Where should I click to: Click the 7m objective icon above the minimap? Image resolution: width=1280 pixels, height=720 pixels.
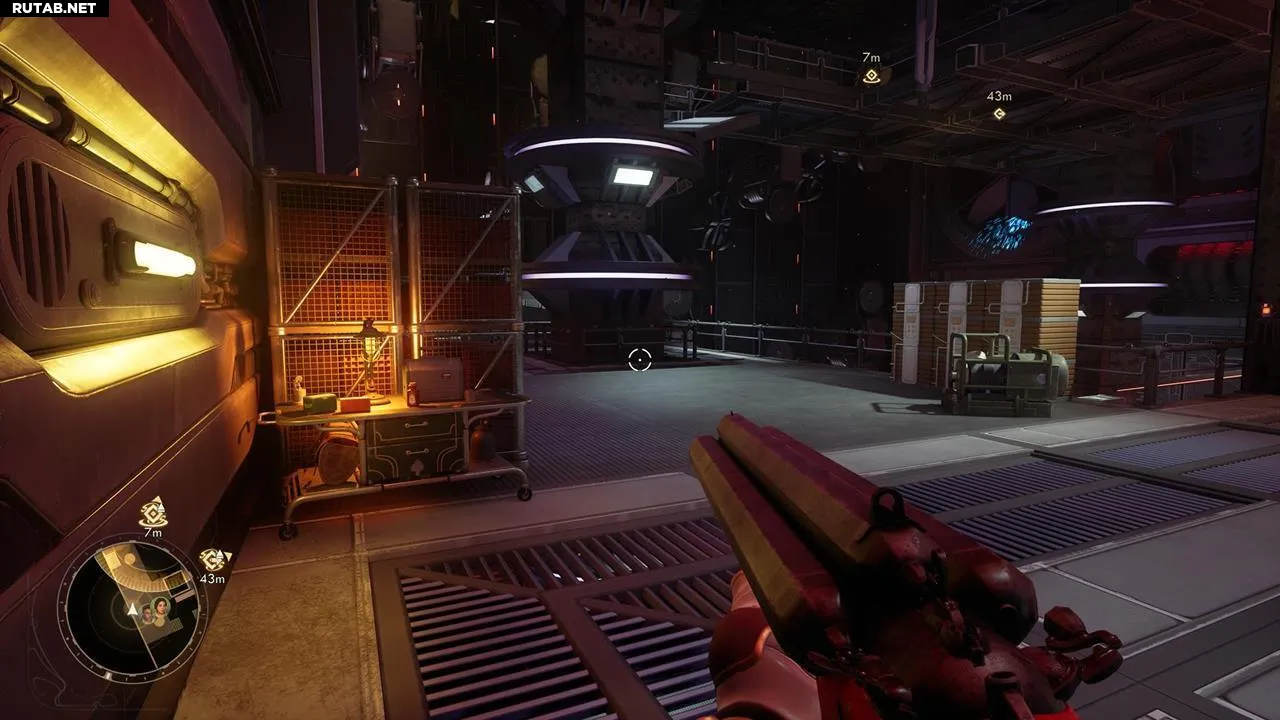click(x=153, y=512)
